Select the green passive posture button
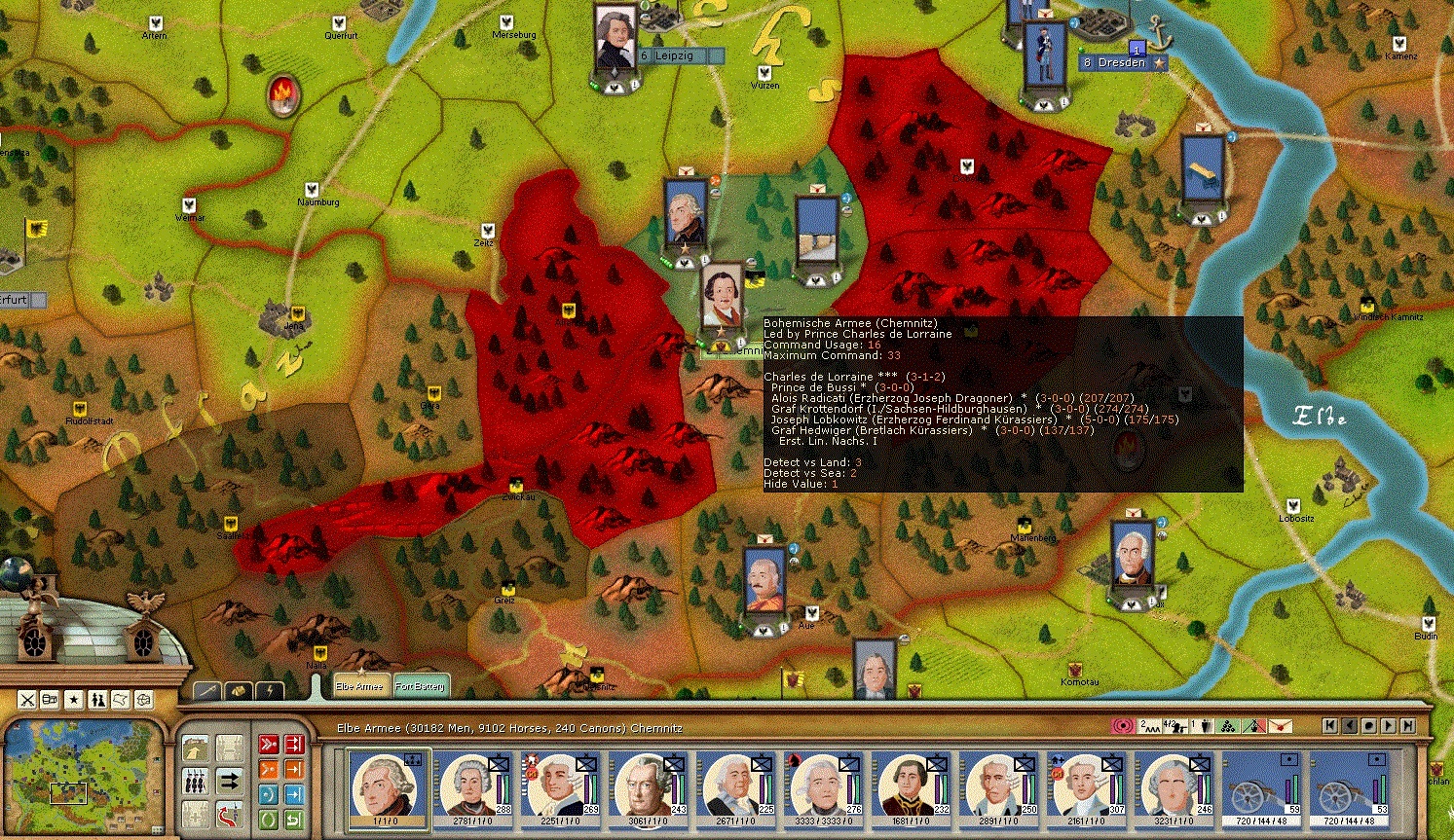The height and width of the screenshot is (840, 1454). (269, 821)
